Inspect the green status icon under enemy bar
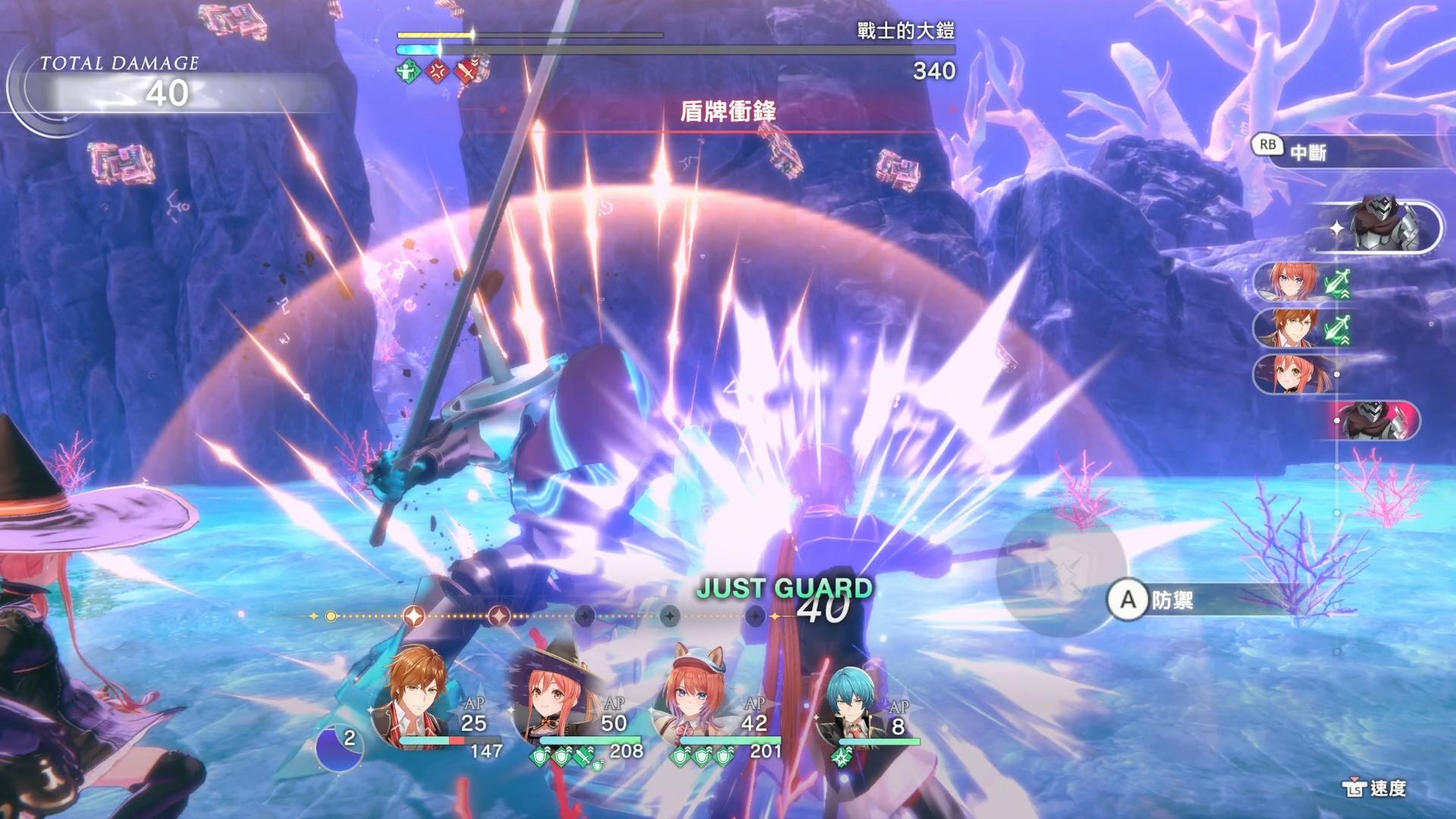Viewport: 1456px width, 819px height. pos(408,72)
